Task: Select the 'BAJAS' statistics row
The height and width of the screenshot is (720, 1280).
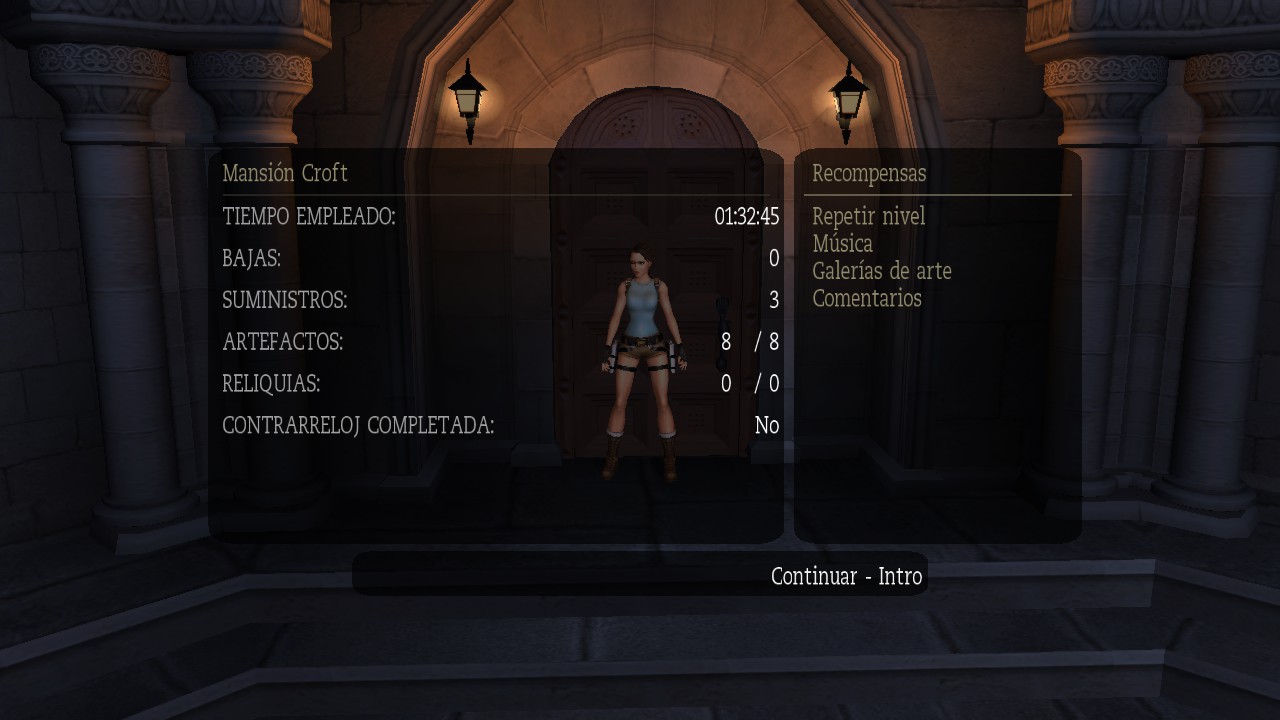Action: pos(250,258)
